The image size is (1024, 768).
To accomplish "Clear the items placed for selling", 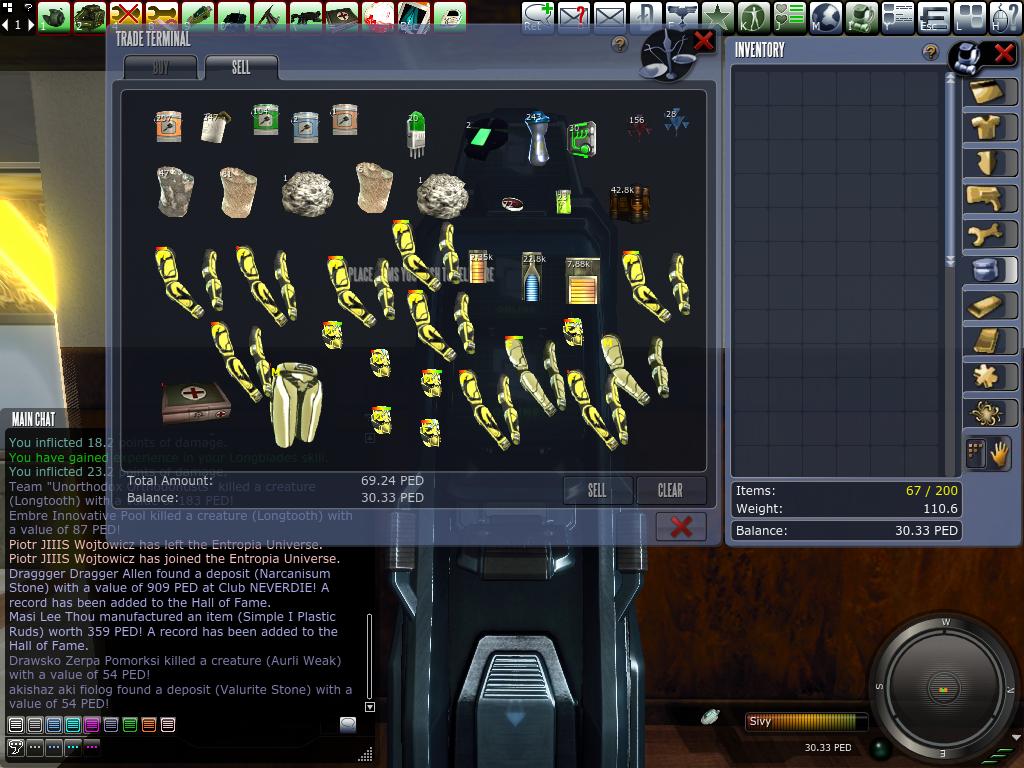I will click(670, 490).
